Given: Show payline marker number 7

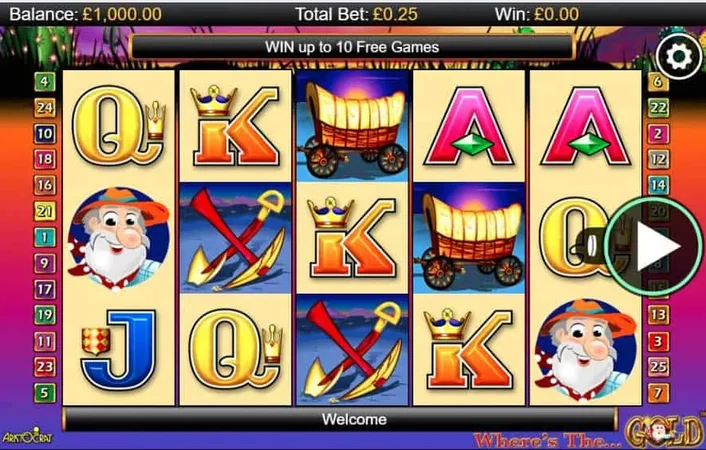Looking at the screenshot, I should pos(658,393).
